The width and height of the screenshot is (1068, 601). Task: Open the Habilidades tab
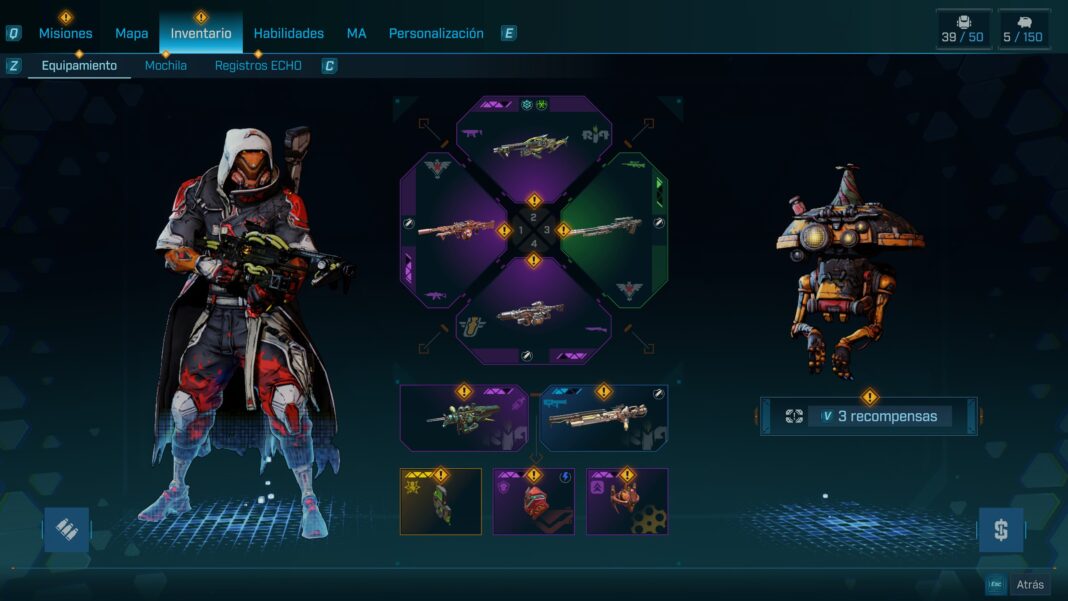pyautogui.click(x=288, y=33)
